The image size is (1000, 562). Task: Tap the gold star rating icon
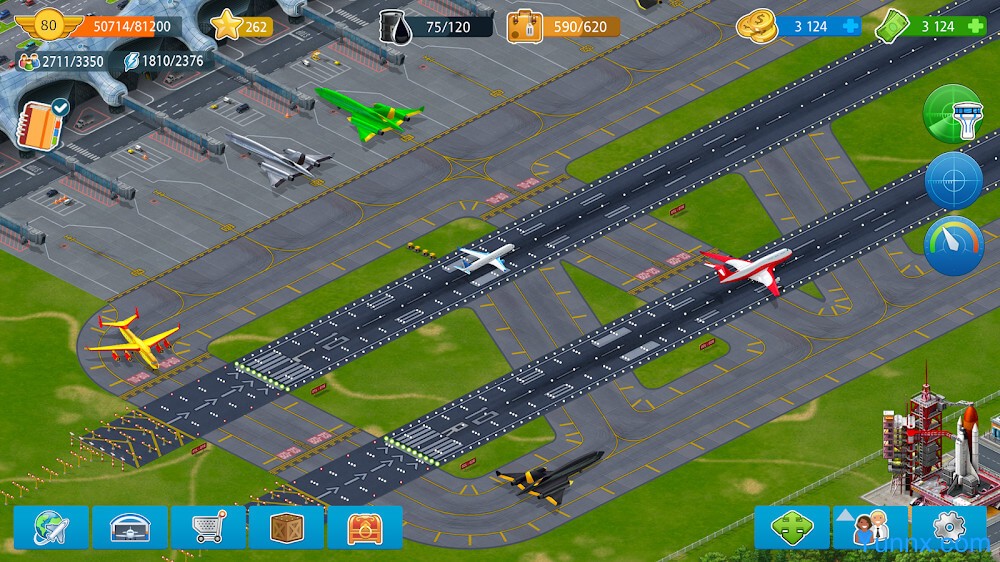point(228,25)
